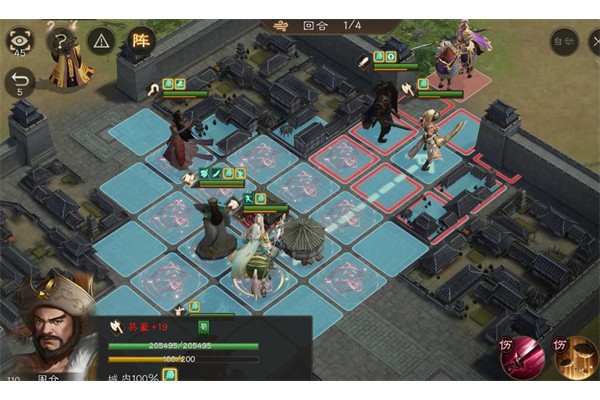This screenshot has width=600, height=400.
Task: Enable auto battle with the 自动 button
Action: tap(564, 41)
